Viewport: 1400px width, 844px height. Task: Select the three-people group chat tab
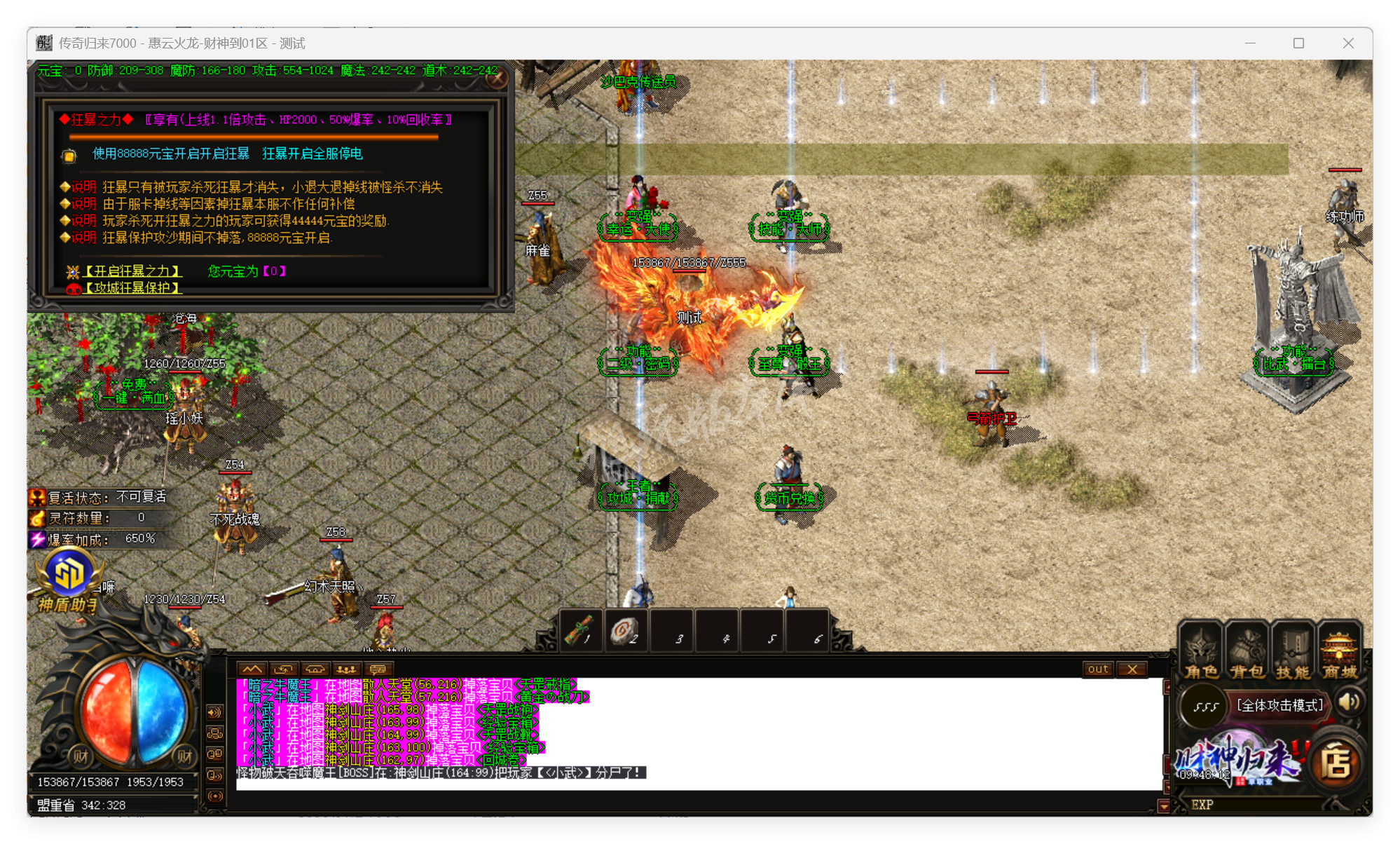pyautogui.click(x=346, y=669)
